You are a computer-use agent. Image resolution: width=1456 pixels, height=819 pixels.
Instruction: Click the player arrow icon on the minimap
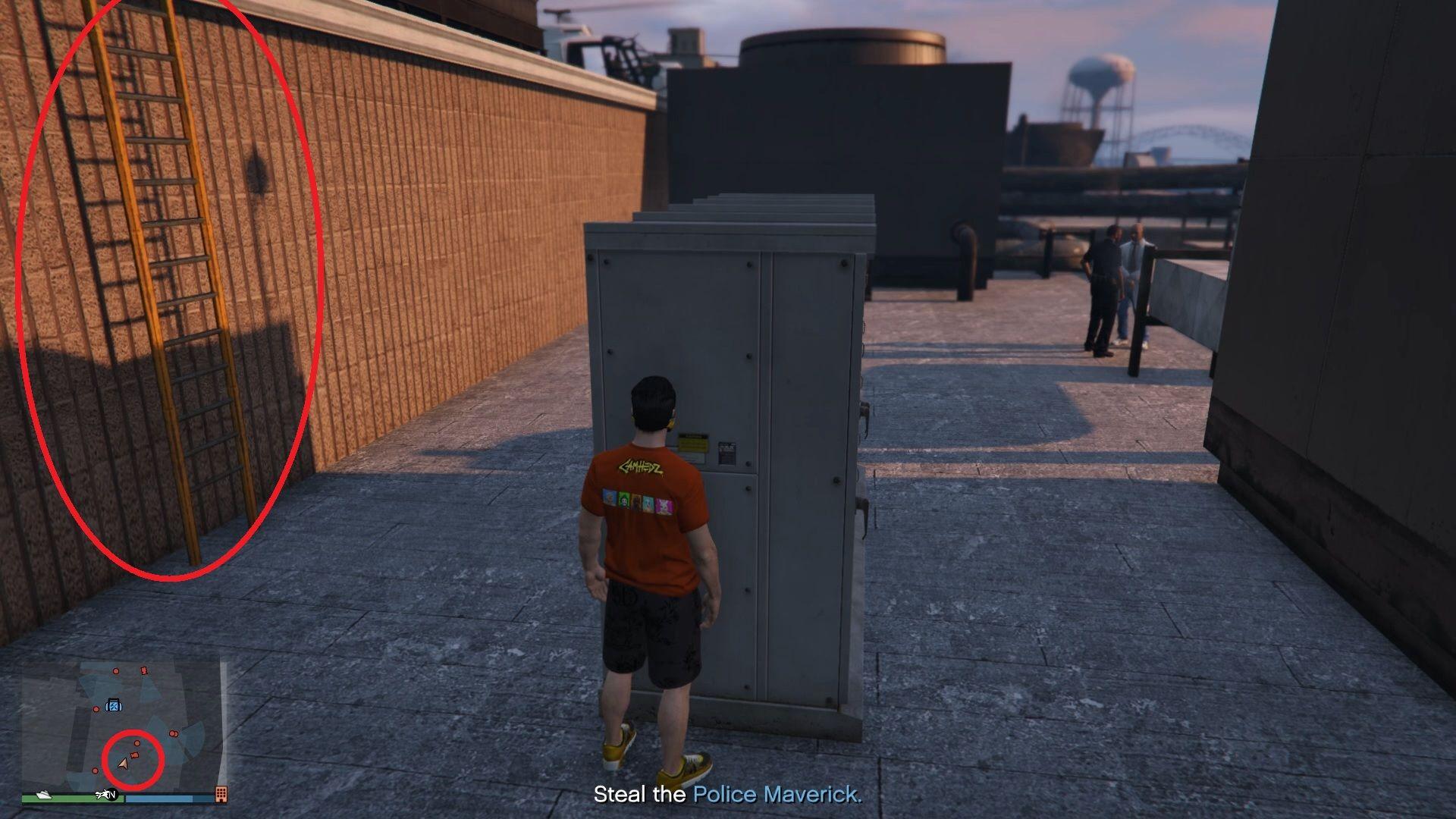(123, 764)
